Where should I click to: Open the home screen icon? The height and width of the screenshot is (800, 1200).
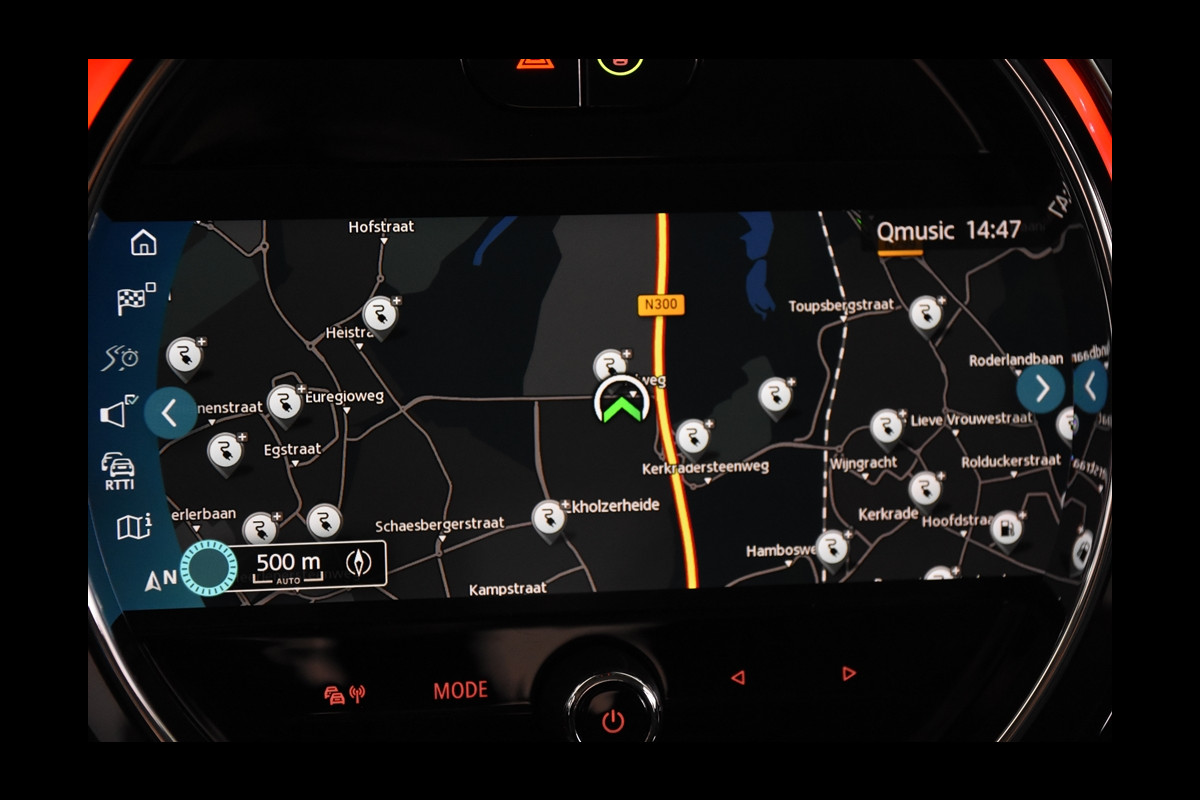144,242
